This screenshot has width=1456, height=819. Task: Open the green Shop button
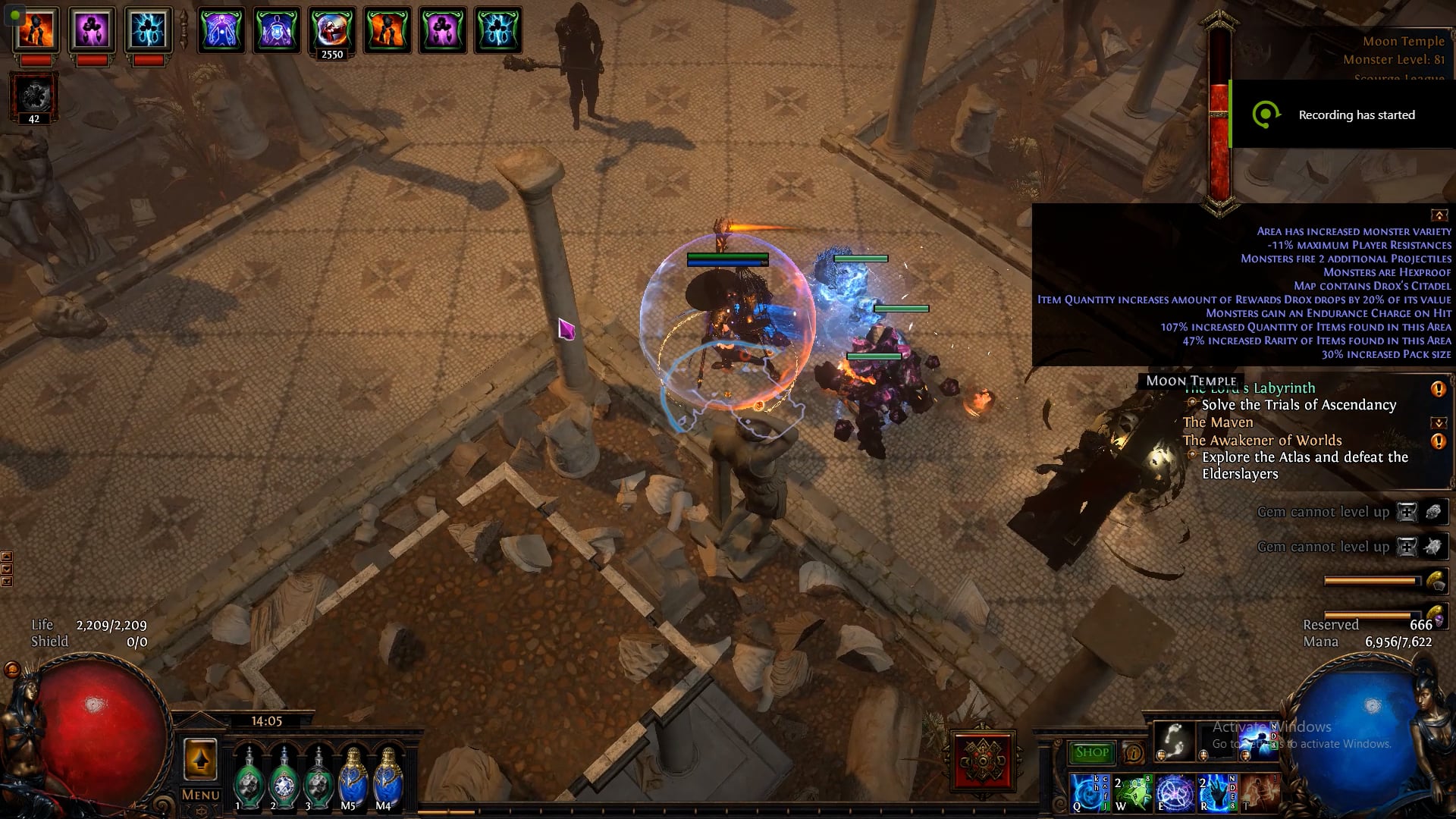(x=1092, y=752)
